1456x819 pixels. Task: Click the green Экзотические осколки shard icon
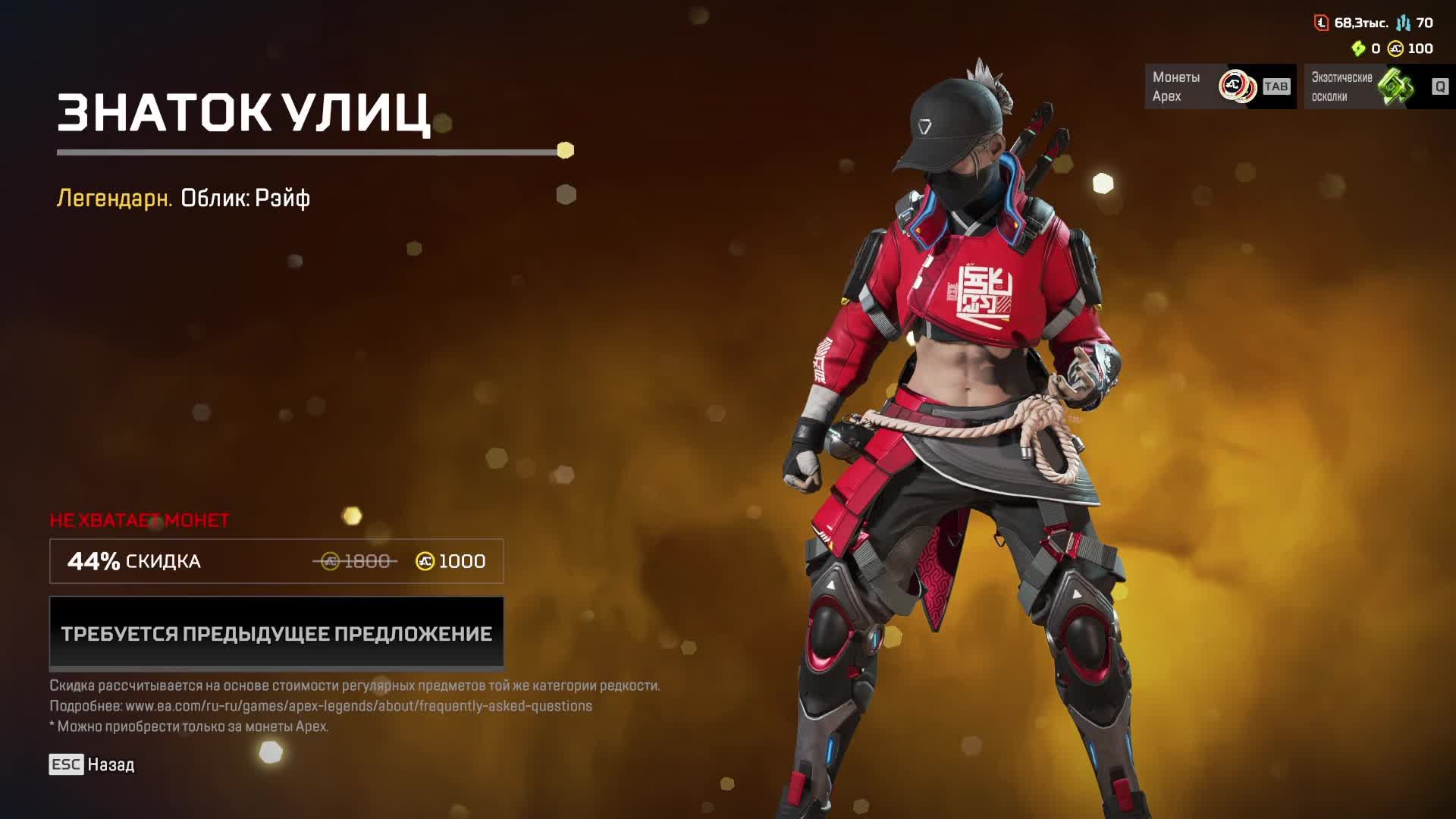coord(1398,86)
